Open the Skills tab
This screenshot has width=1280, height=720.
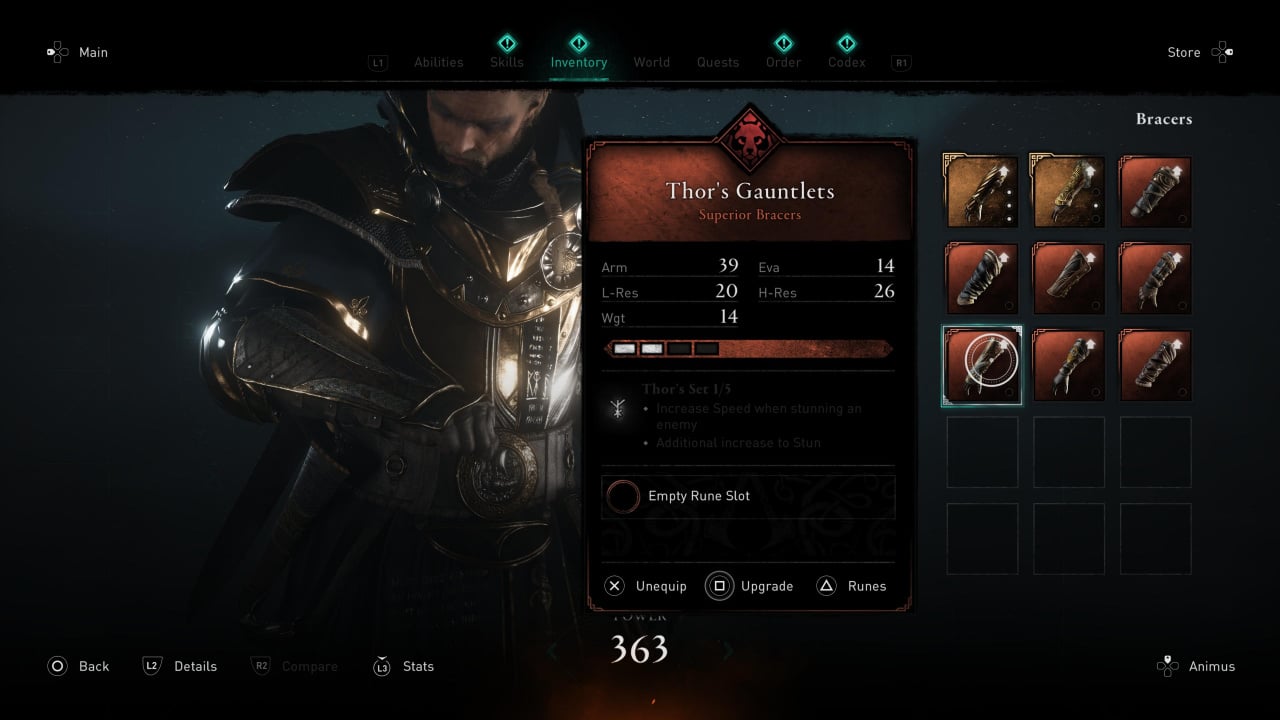507,62
